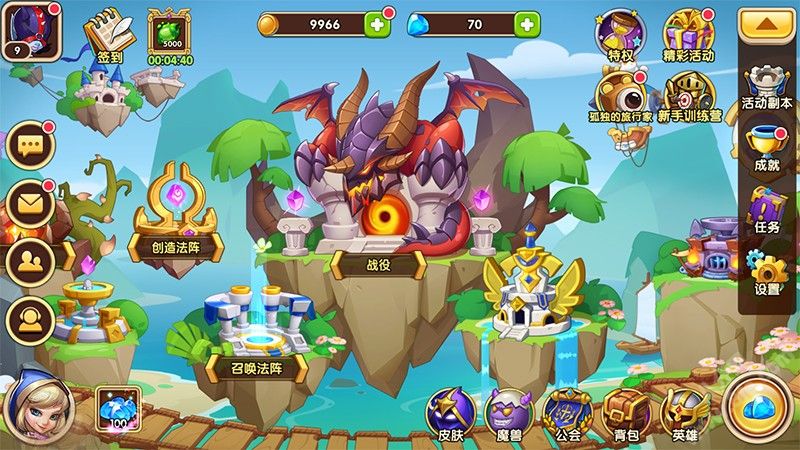Open the 成就 achievements menu
Screen dimensions: 800x450
[768, 148]
